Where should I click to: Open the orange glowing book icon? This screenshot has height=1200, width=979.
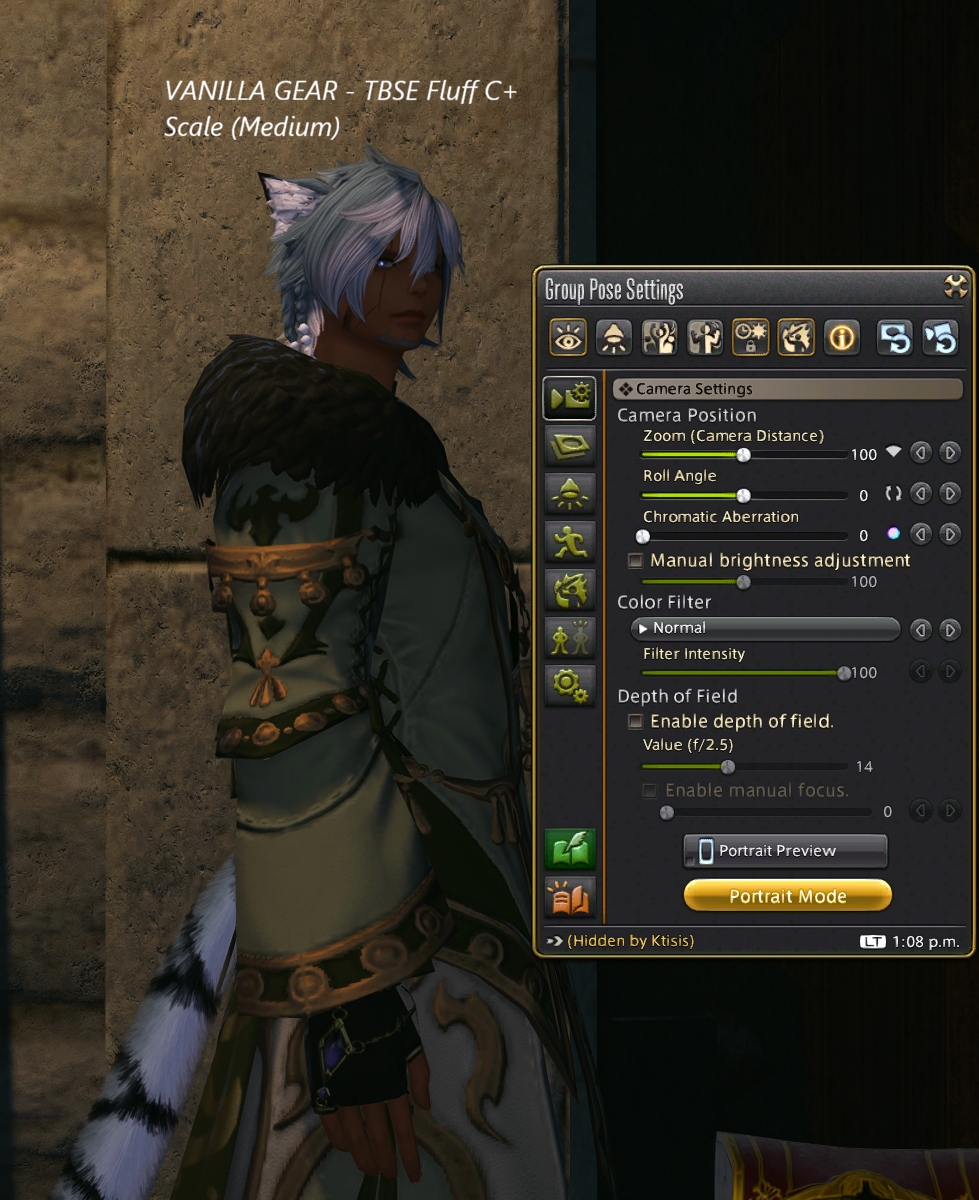570,897
